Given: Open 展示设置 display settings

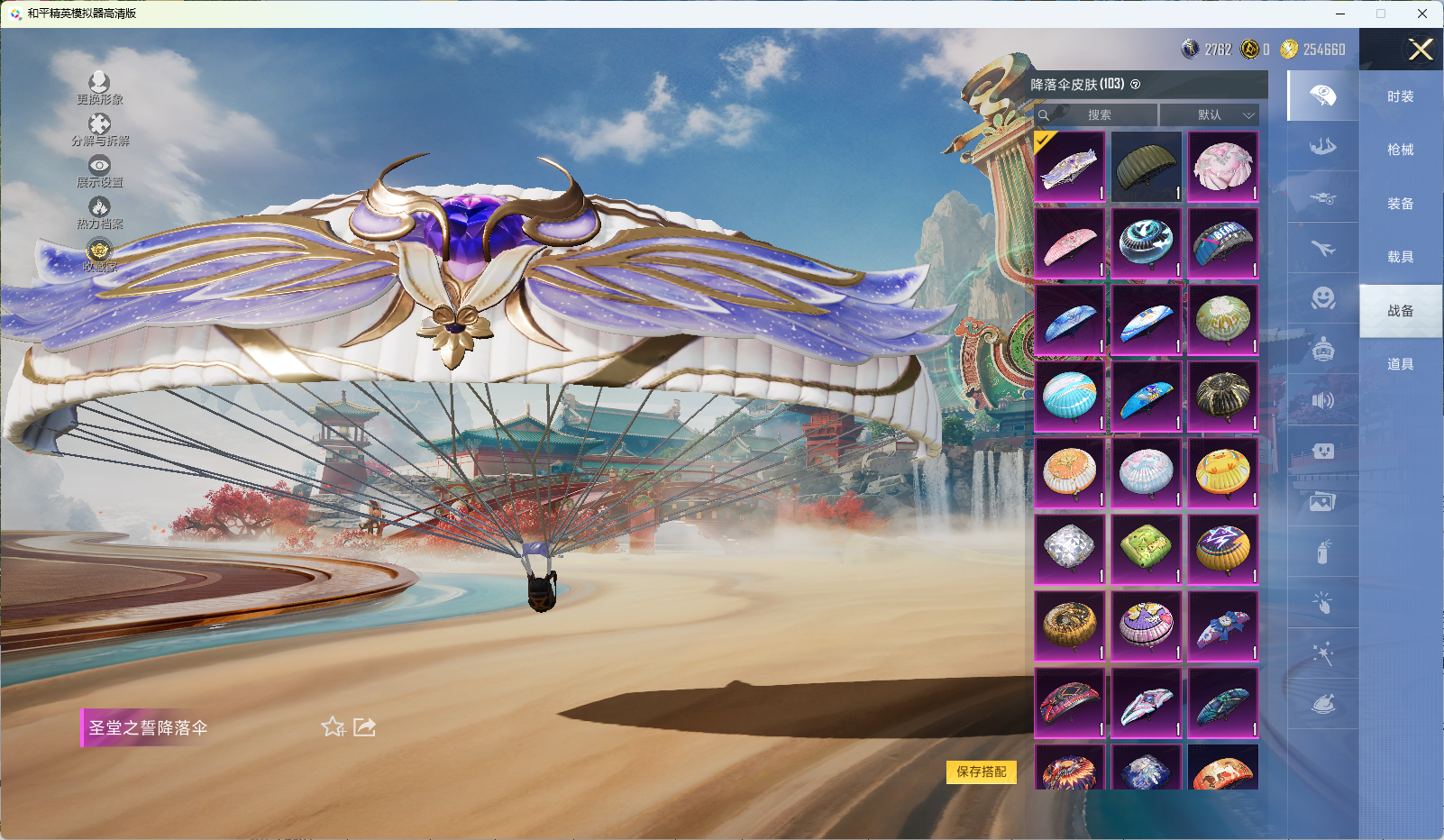Looking at the screenshot, I should click(x=99, y=170).
